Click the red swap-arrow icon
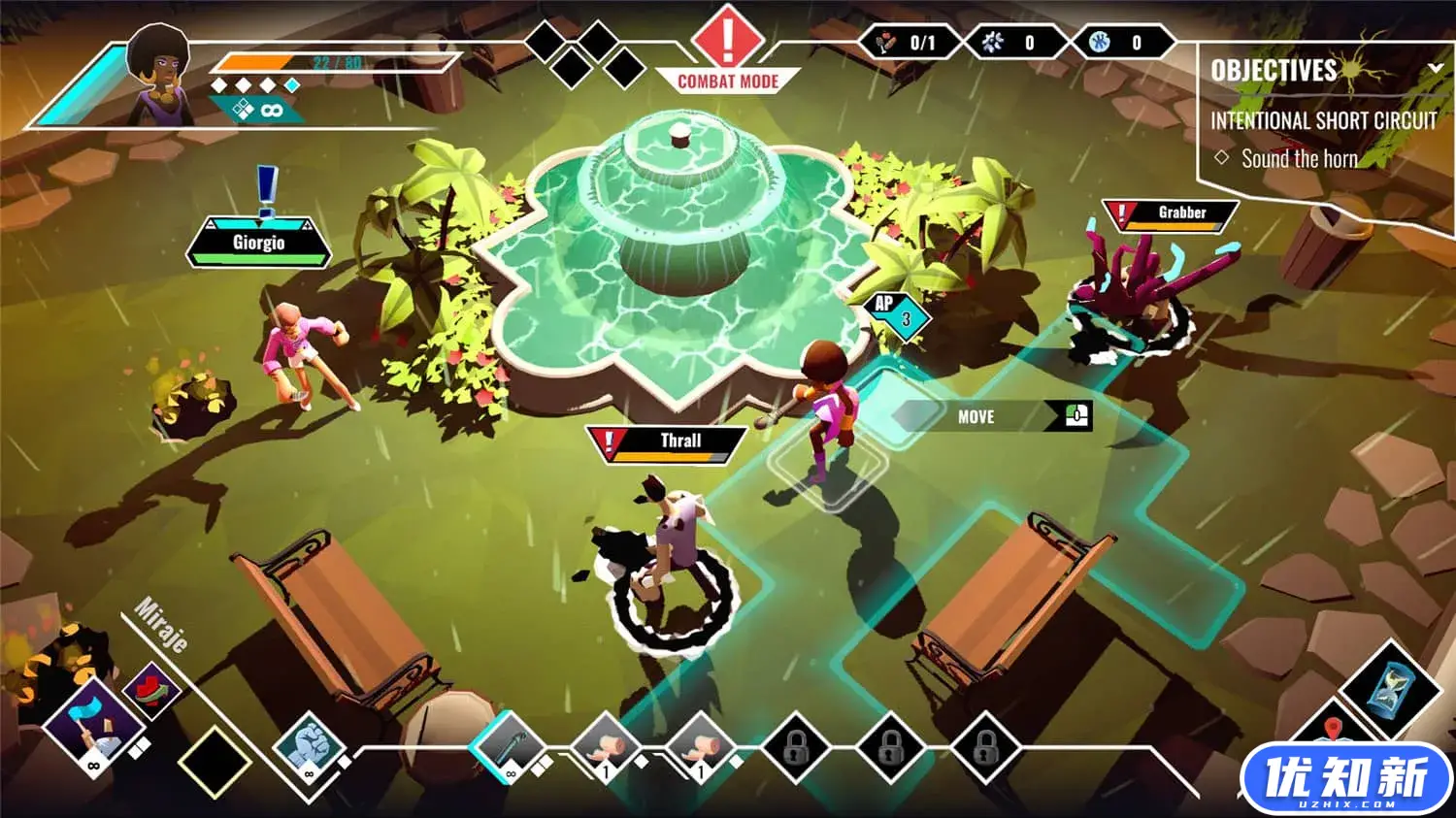This screenshot has height=818, width=1456. [150, 688]
